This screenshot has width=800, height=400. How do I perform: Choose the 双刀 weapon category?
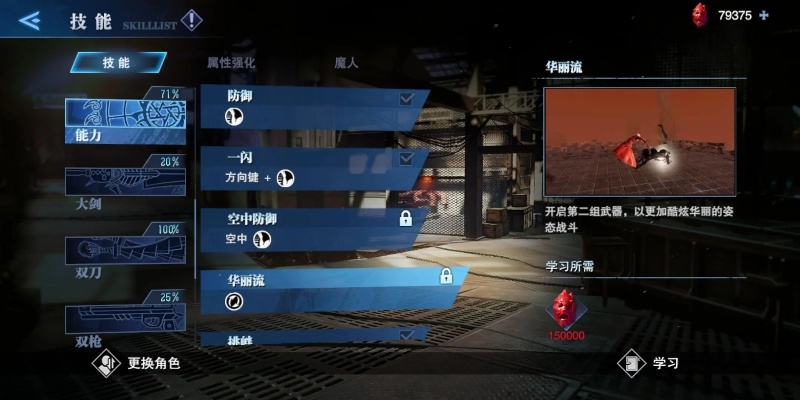click(124, 252)
